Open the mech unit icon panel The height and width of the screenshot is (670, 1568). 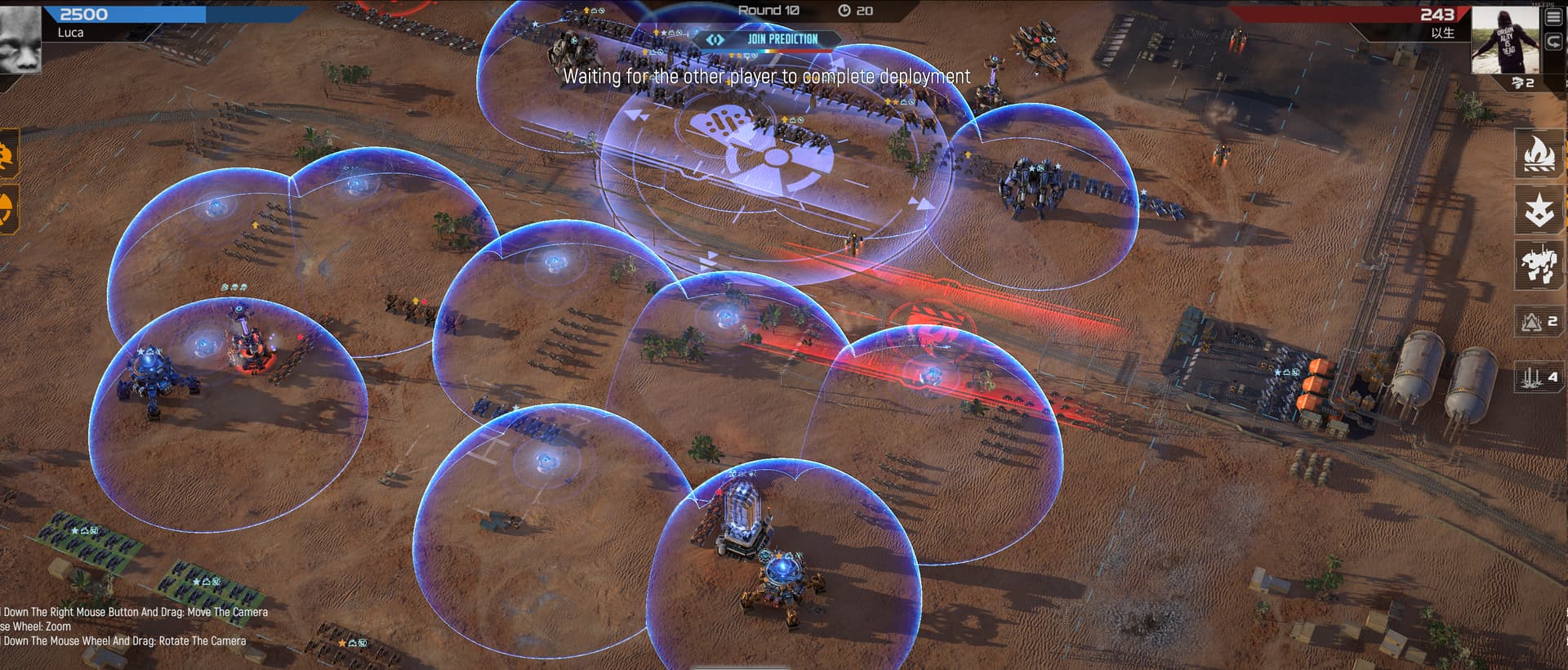[x=1539, y=265]
